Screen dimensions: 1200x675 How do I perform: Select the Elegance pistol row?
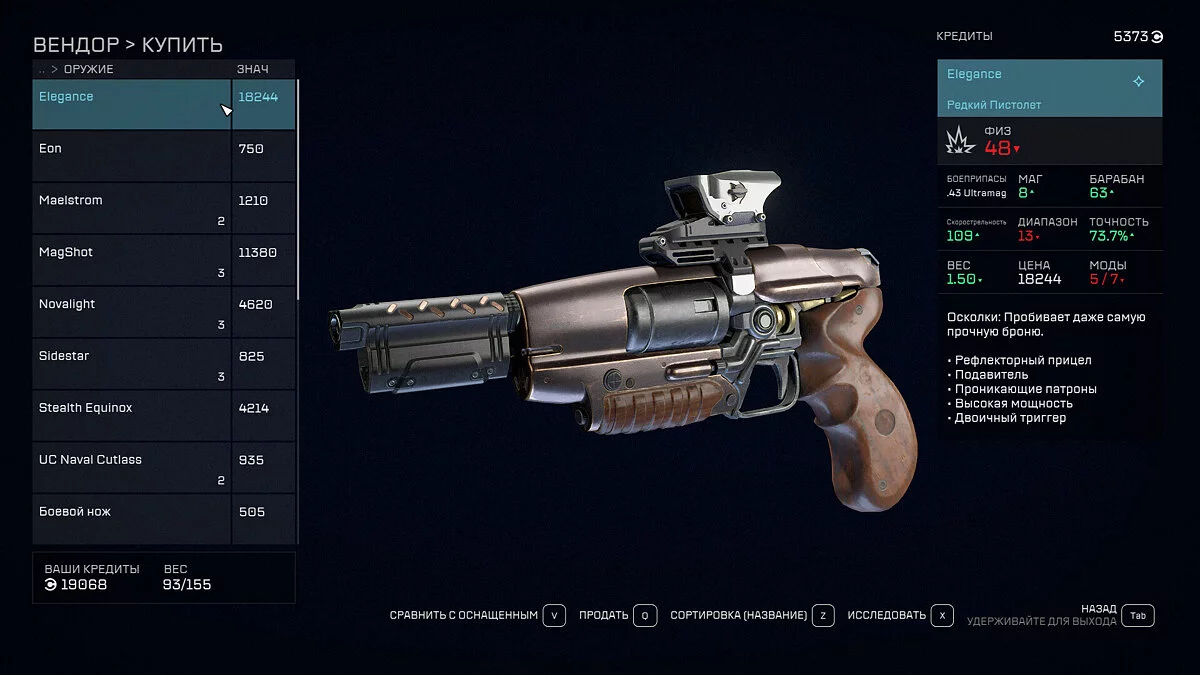130,104
